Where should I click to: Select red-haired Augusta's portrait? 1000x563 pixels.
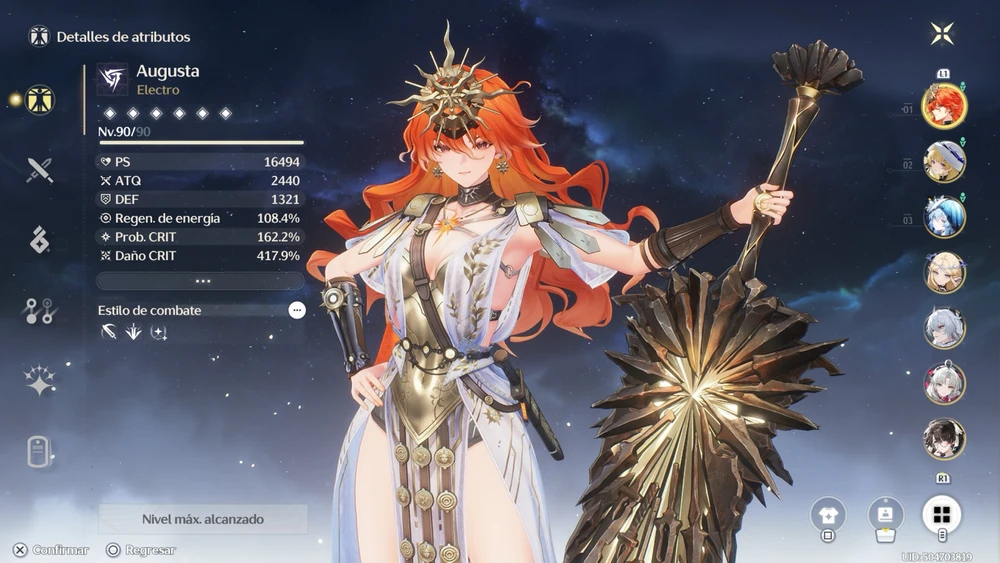943,108
